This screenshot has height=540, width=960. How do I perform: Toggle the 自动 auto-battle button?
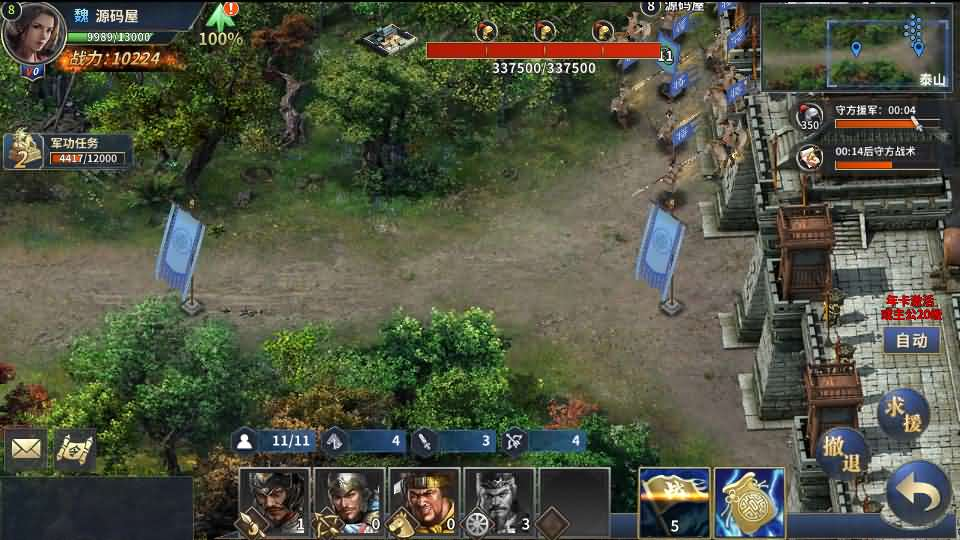pyautogui.click(x=911, y=340)
